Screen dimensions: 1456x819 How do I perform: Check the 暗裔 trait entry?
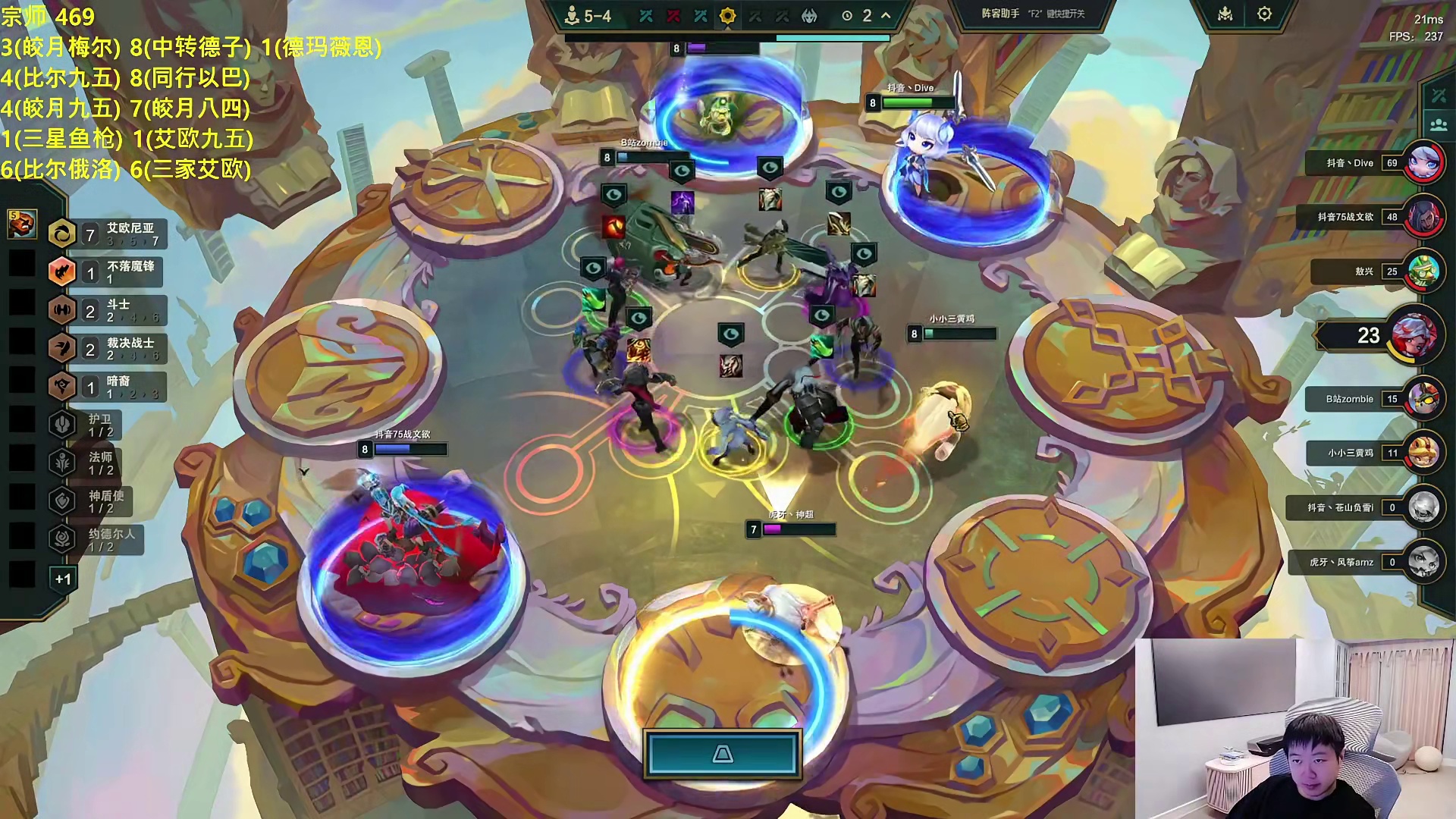click(x=106, y=387)
